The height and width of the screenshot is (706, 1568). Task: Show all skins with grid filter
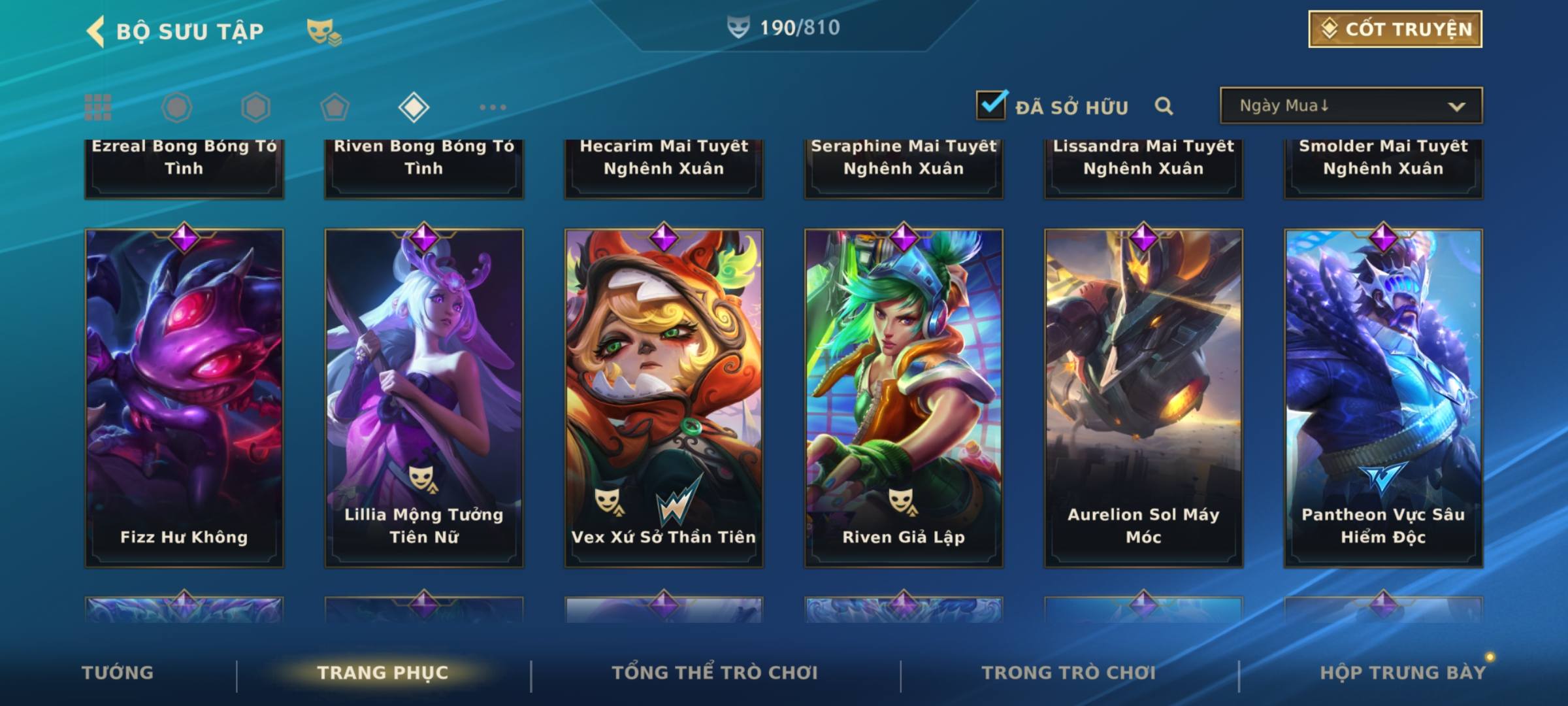pyautogui.click(x=98, y=107)
